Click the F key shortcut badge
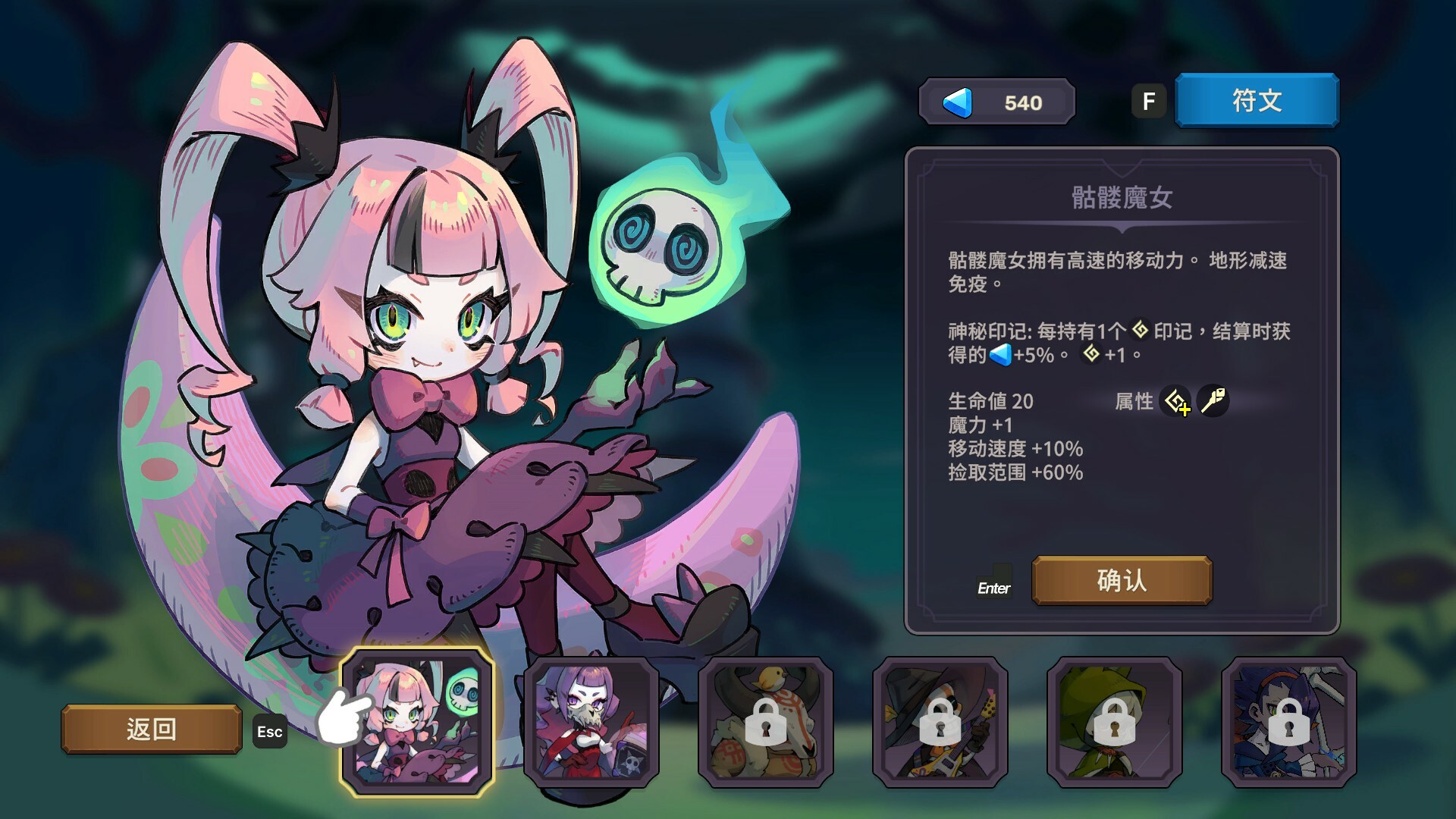The width and height of the screenshot is (1456, 819). pos(1149,99)
